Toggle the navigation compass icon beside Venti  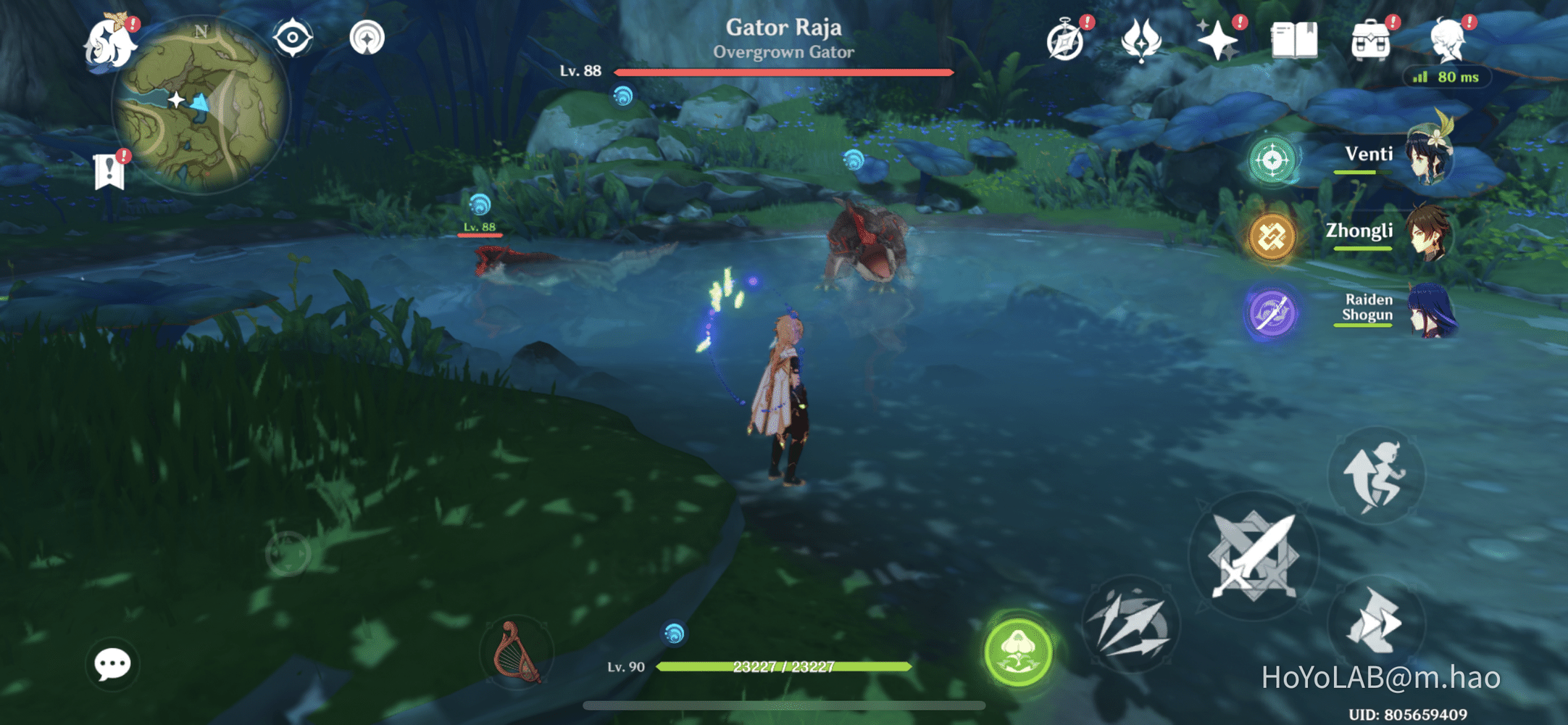click(x=1272, y=161)
